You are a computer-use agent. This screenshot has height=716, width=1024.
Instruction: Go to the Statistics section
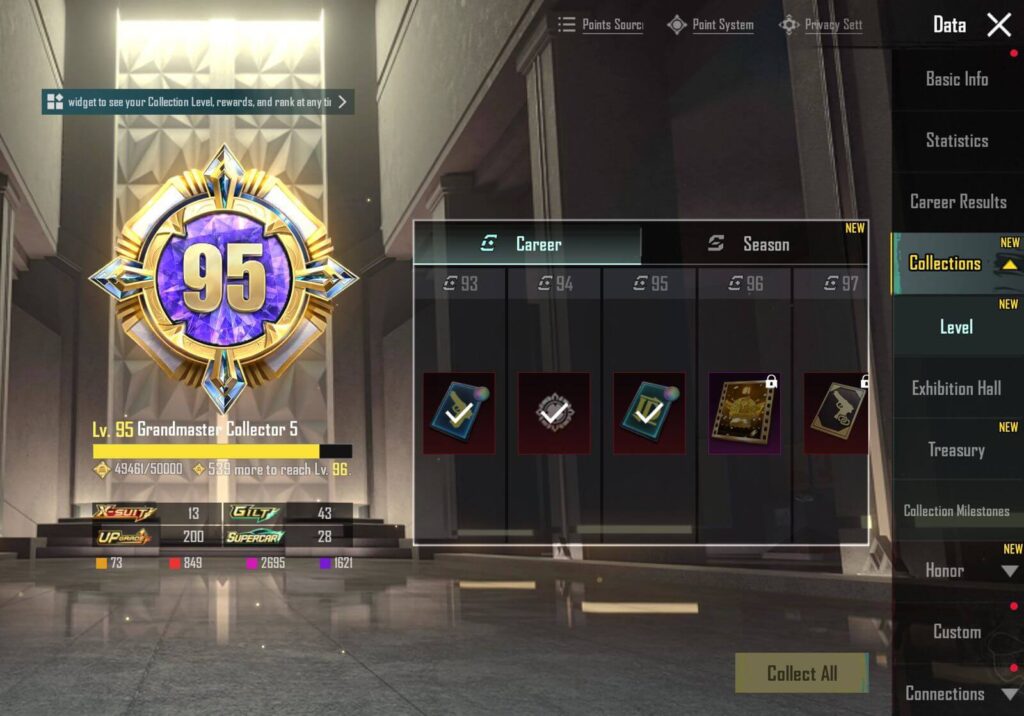tap(956, 141)
